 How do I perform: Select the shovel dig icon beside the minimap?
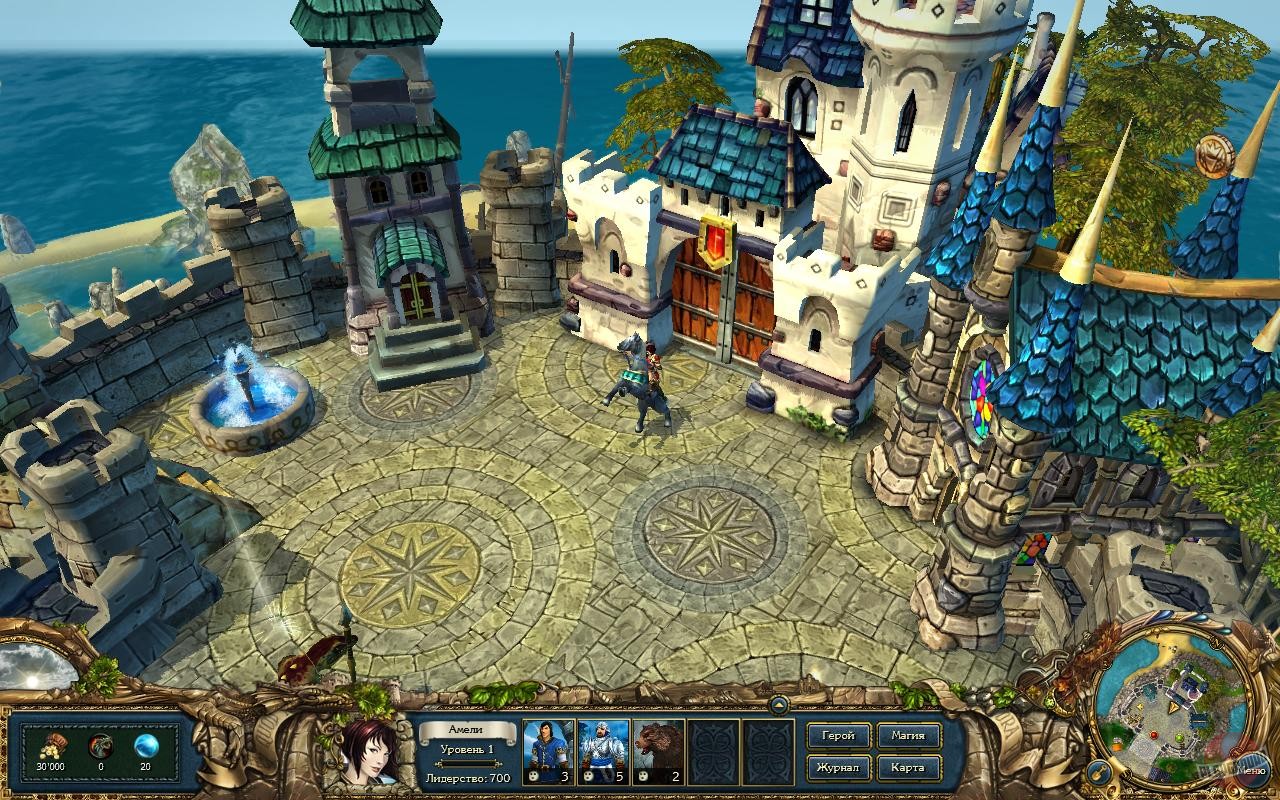point(1099,772)
